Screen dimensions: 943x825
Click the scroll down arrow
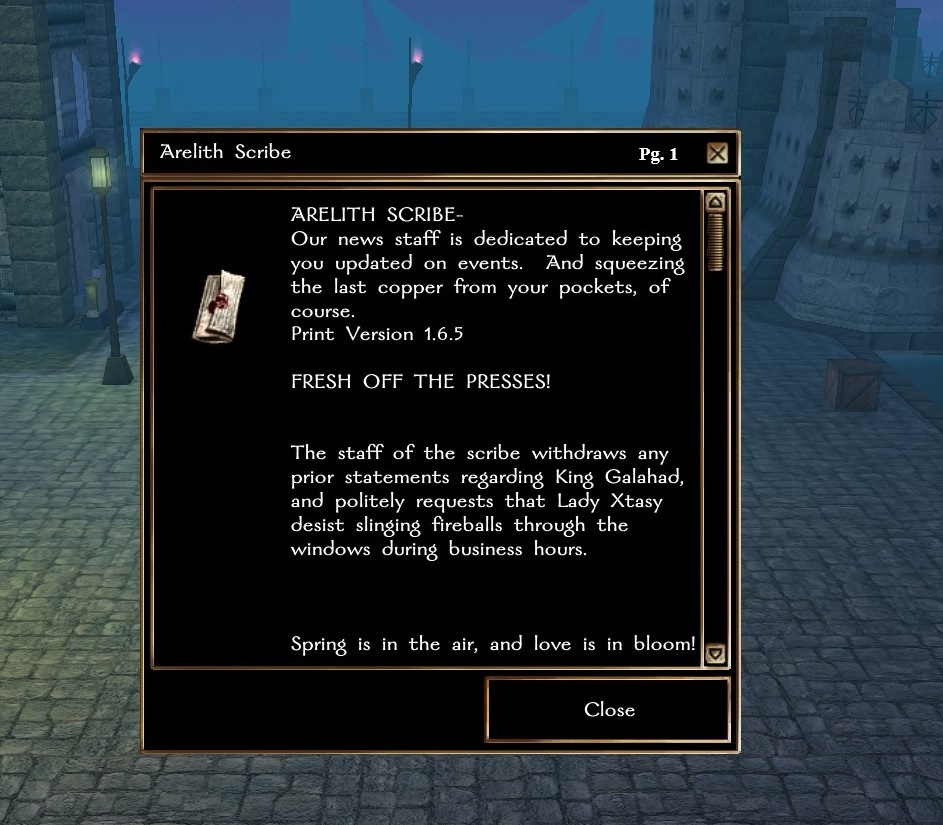click(x=714, y=654)
